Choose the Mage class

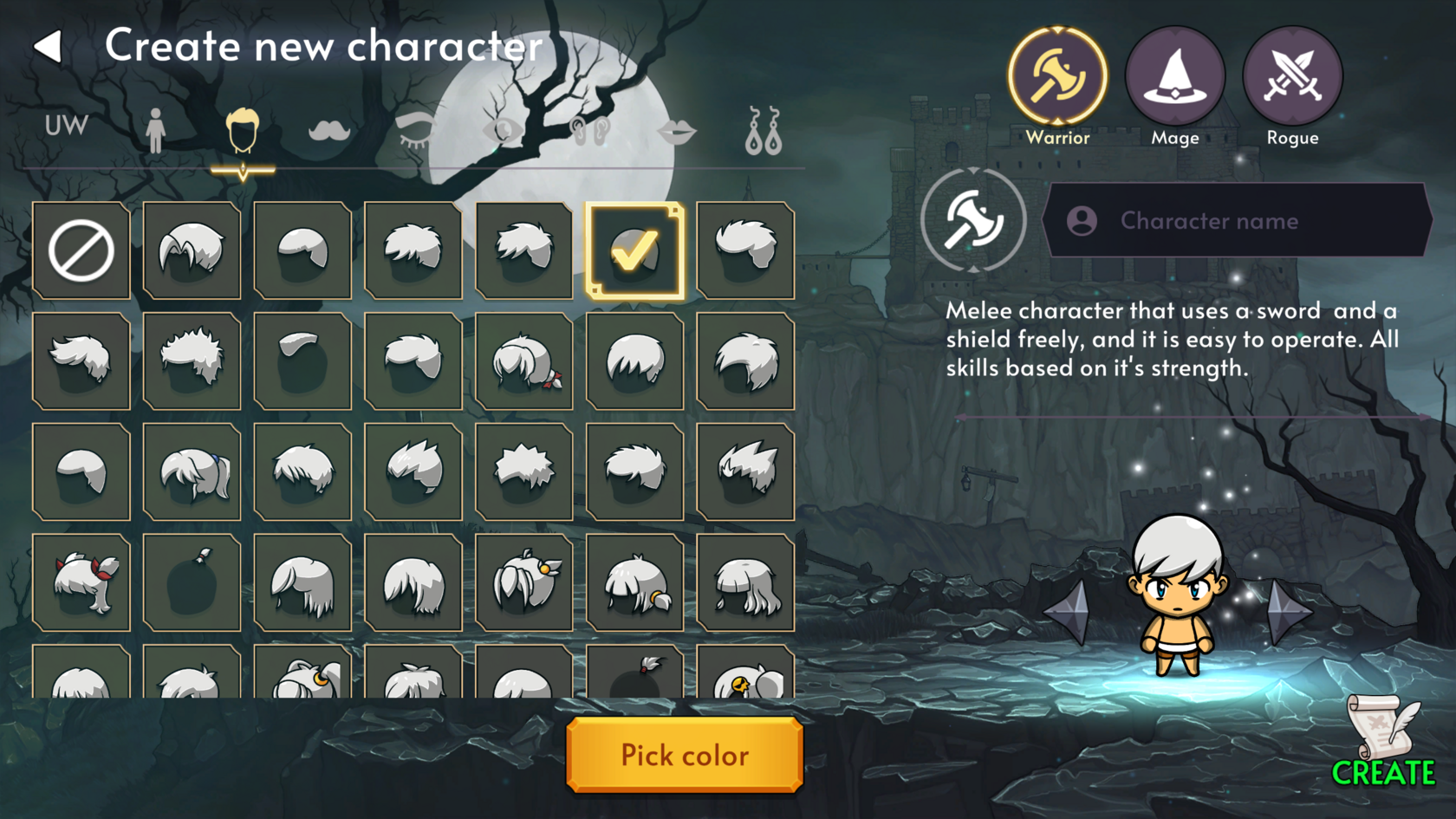coord(1174,78)
